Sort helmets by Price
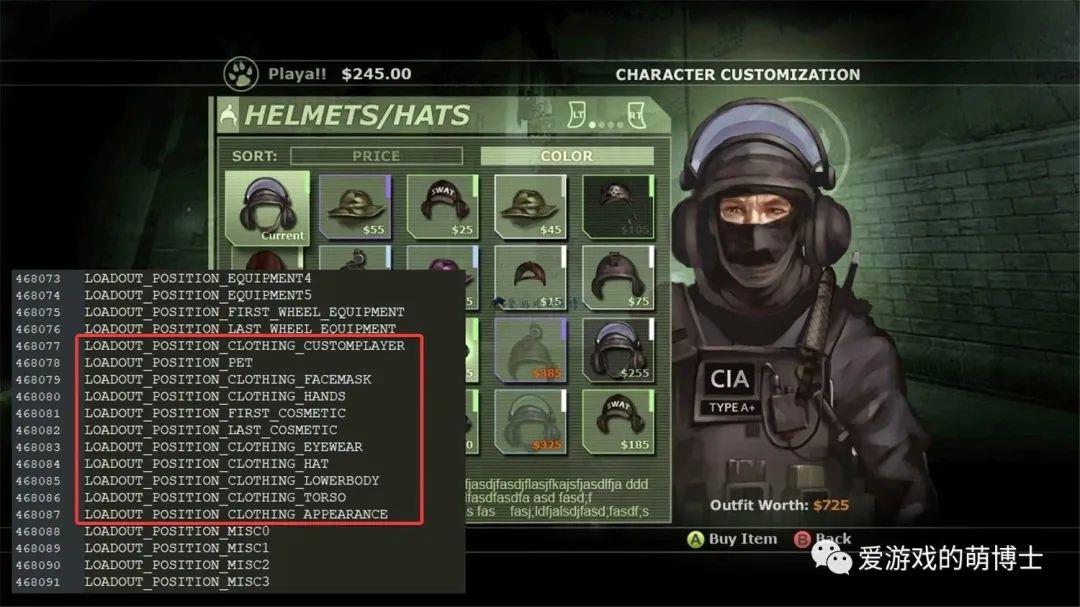 pos(376,156)
